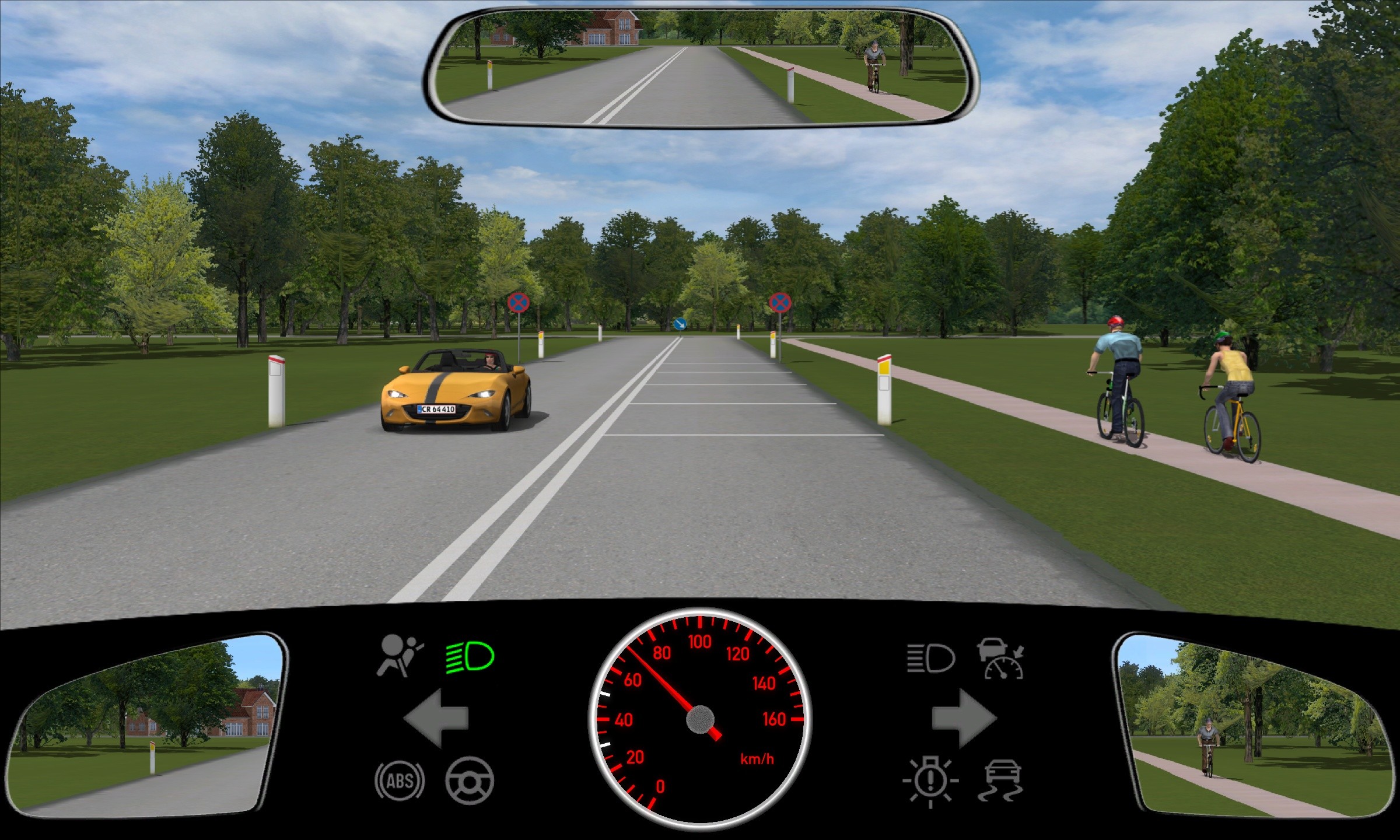1400x840 pixels.
Task: Toggle the green dipped headlight indicator
Action: pyautogui.click(x=470, y=657)
